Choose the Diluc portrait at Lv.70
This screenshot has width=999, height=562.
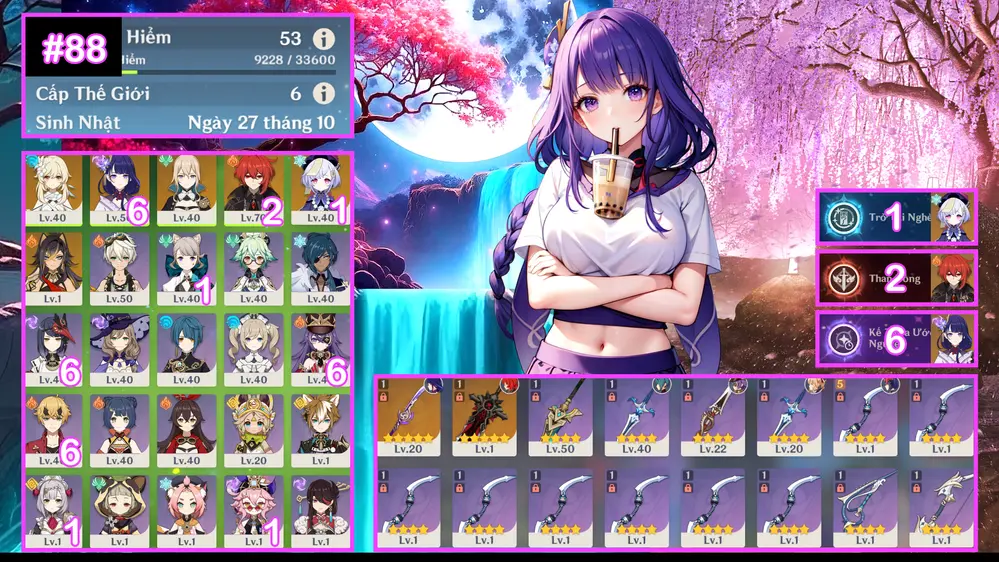(252, 189)
